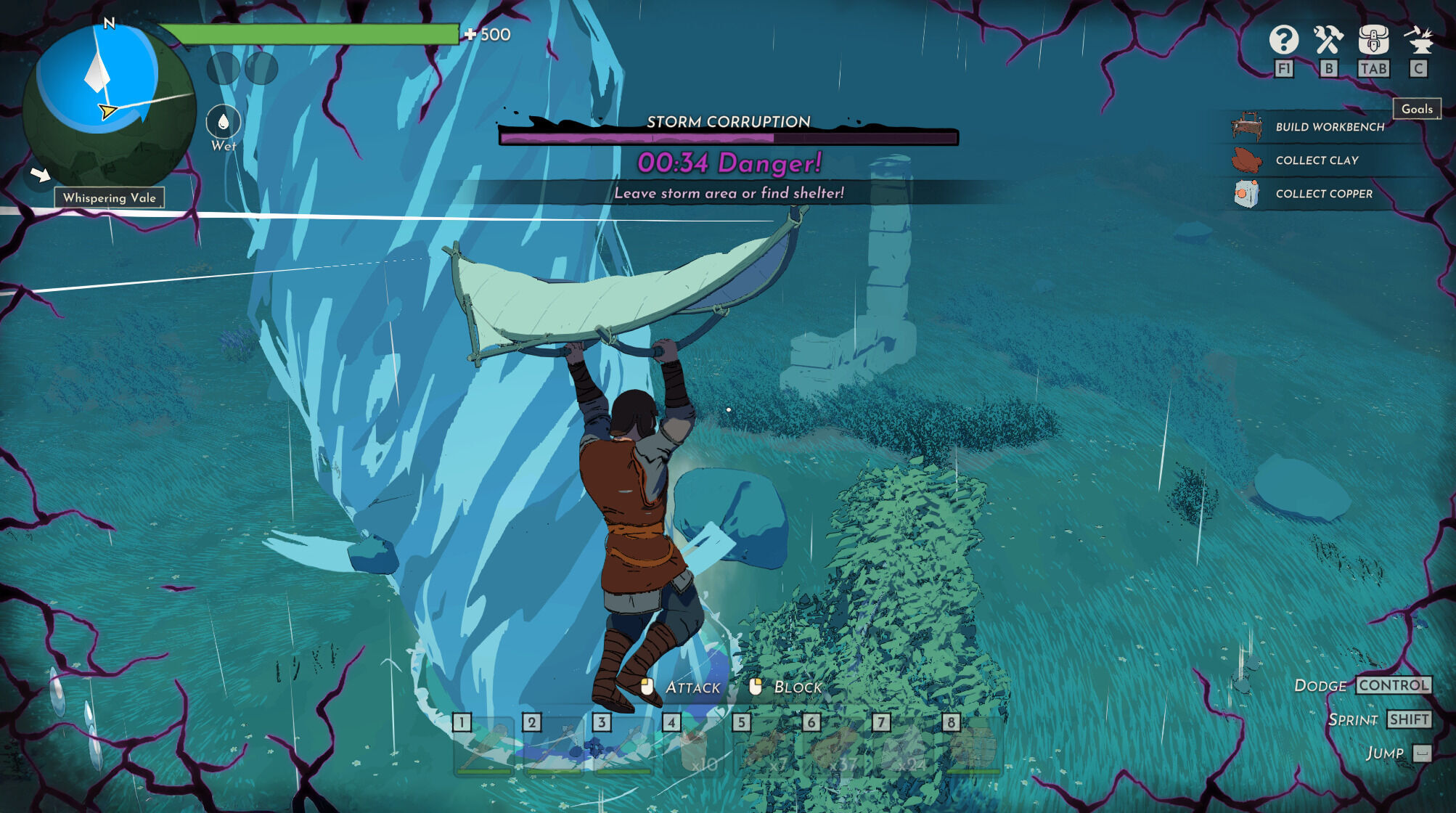The height and width of the screenshot is (813, 1456).
Task: Open the backpack inventory icon
Action: [x=1373, y=40]
